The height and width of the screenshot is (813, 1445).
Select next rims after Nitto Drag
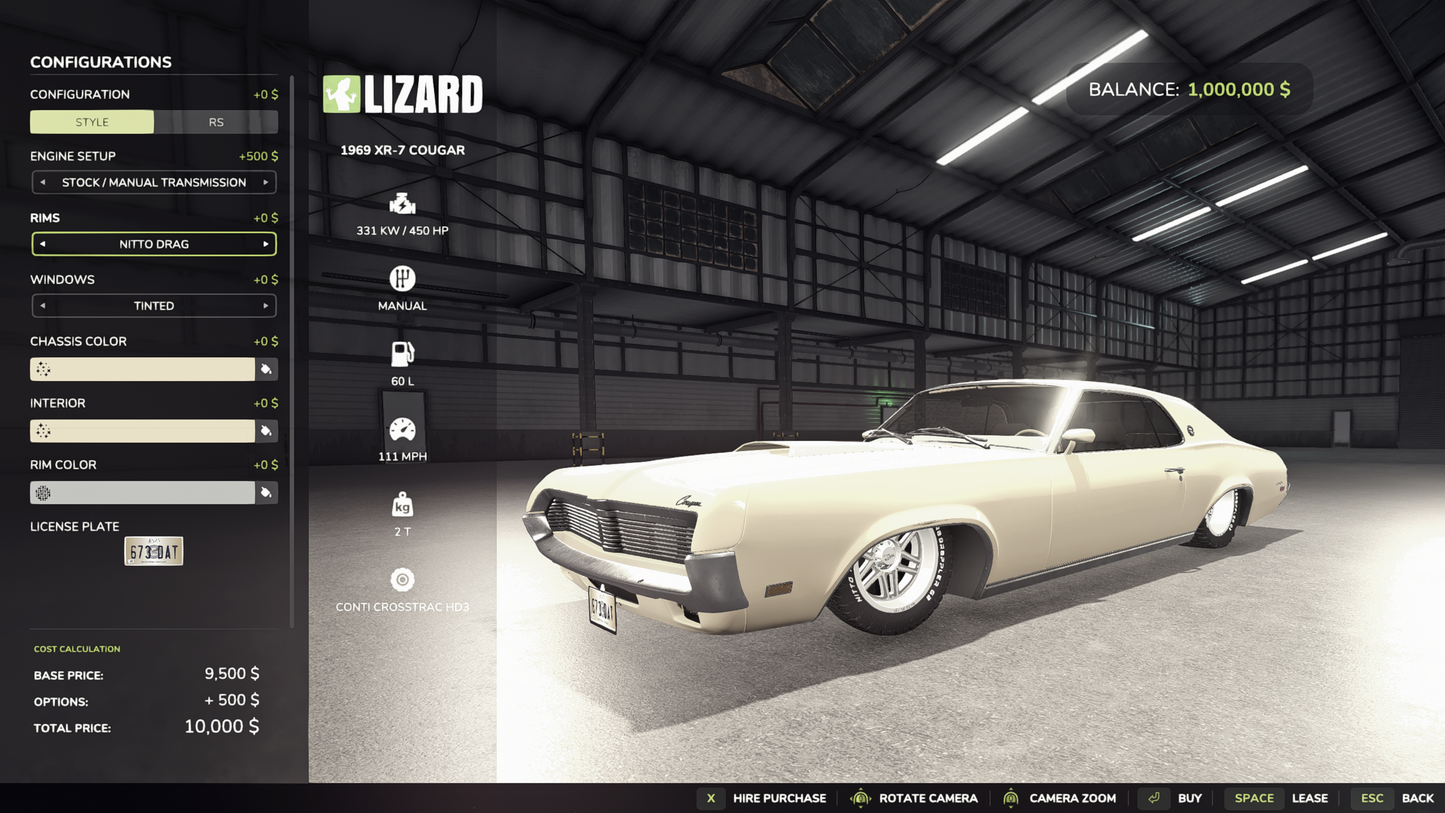click(x=266, y=244)
